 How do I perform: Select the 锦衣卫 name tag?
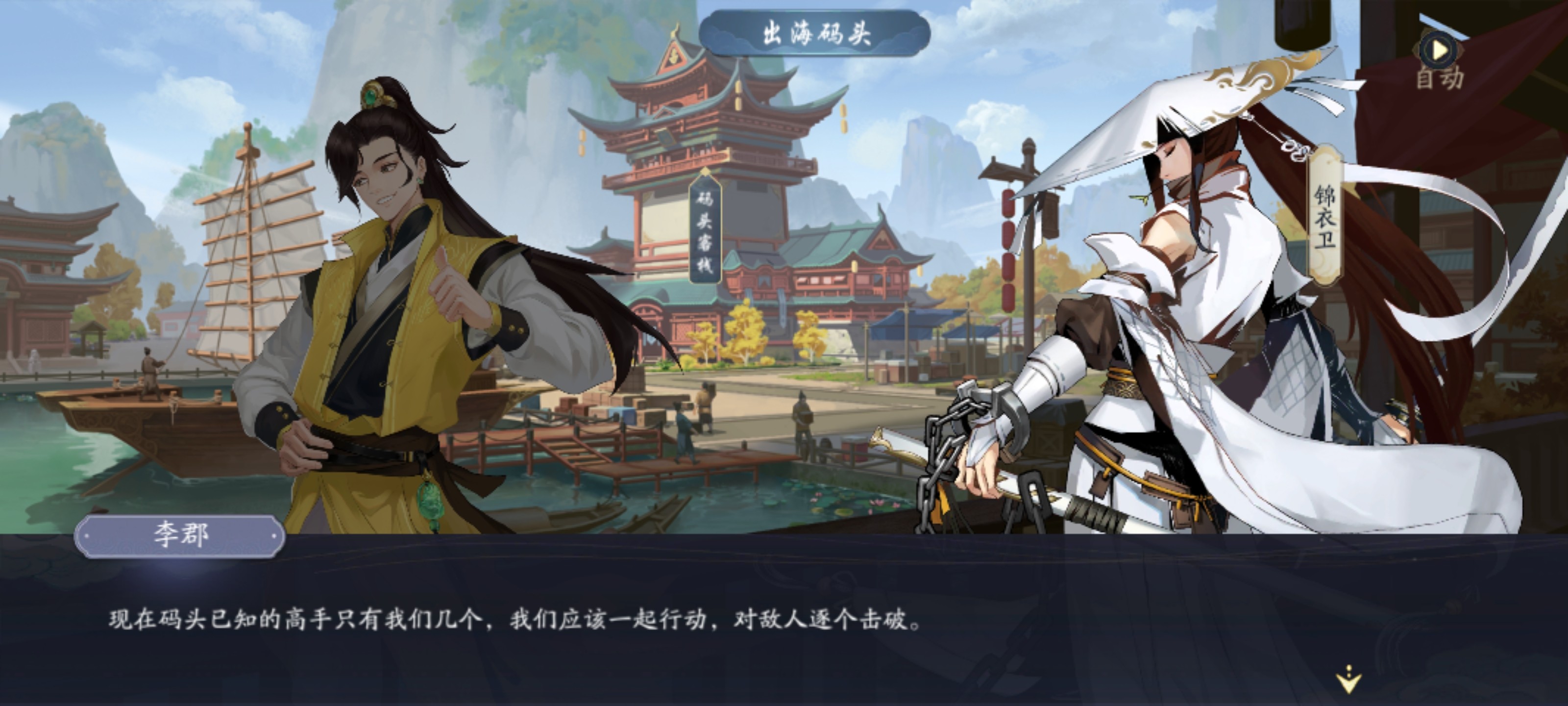tap(1325, 216)
